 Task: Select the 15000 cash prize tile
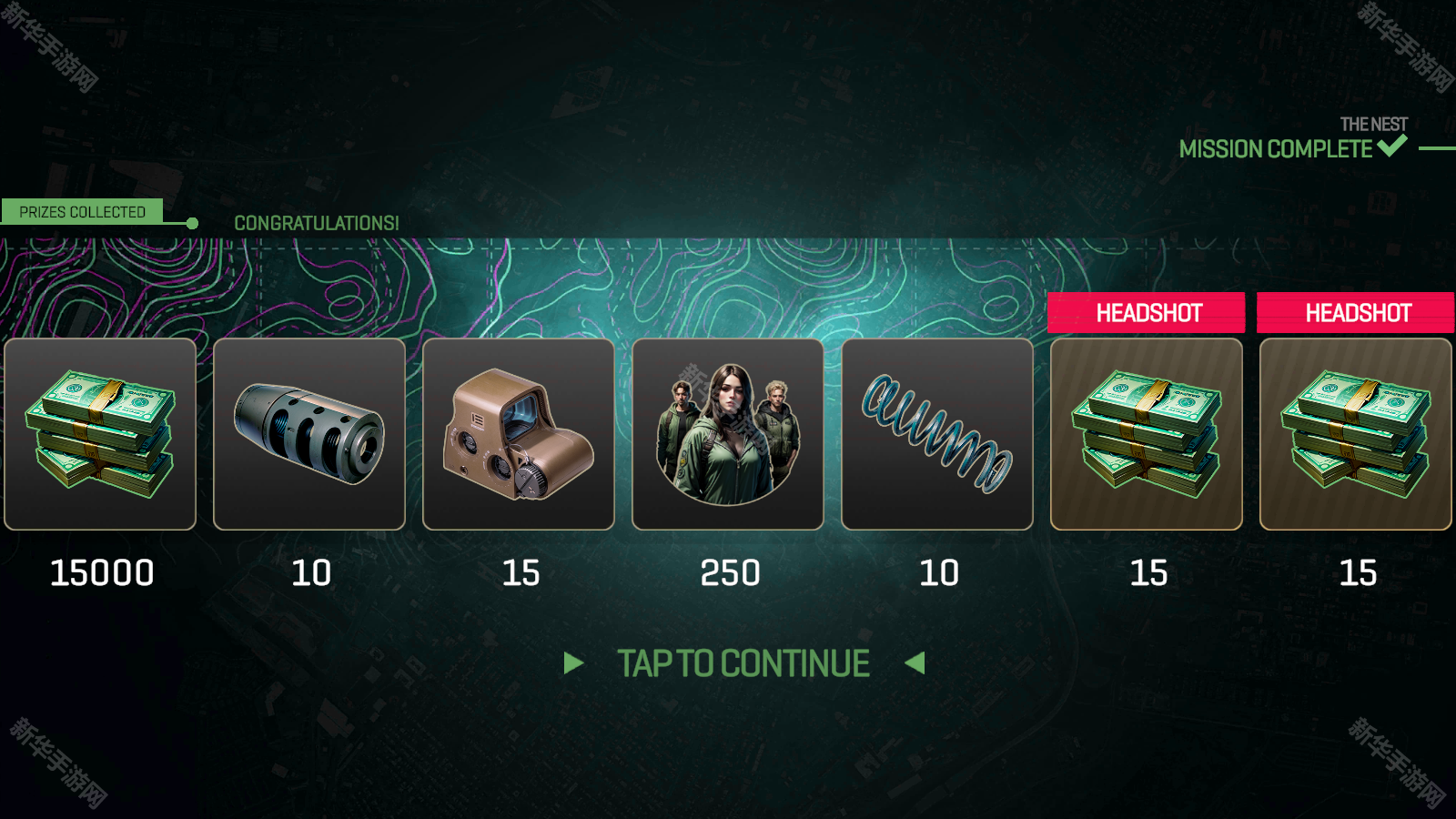100,434
